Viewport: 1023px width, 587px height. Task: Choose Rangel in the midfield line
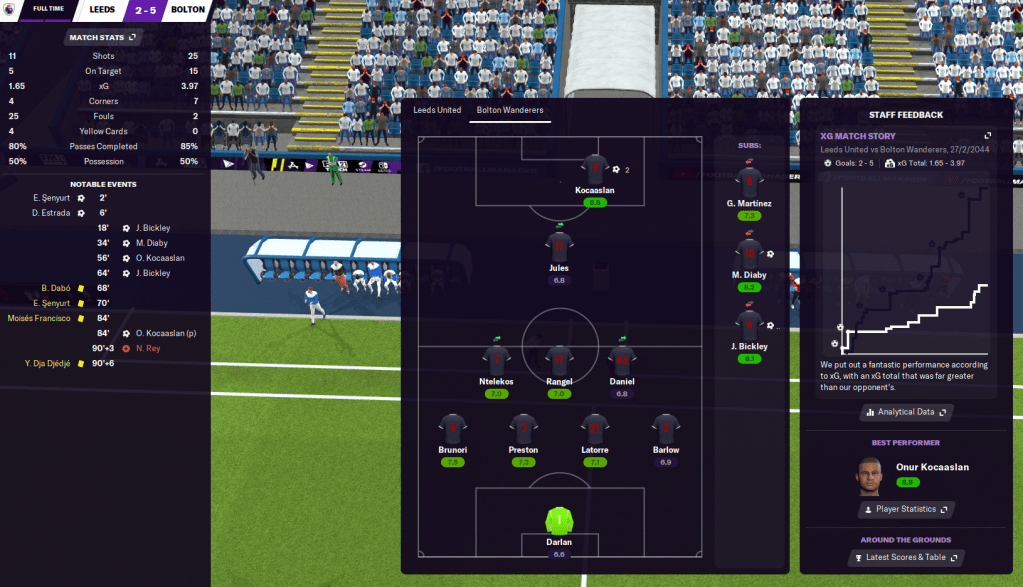tap(559, 361)
